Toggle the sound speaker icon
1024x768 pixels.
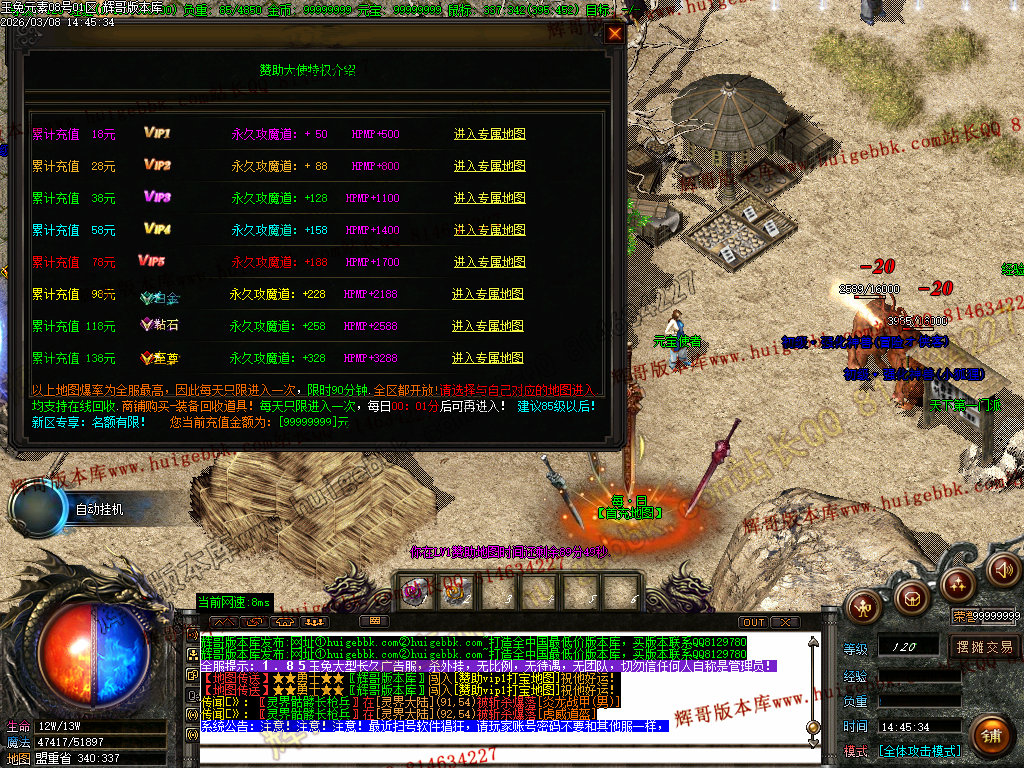tap(1003, 570)
